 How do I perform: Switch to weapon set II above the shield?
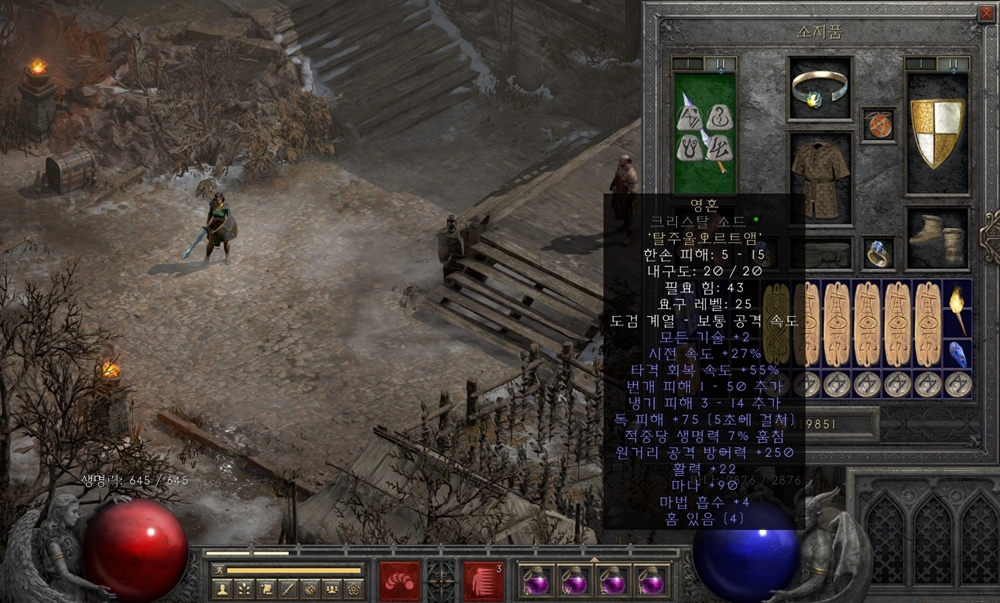tap(953, 64)
